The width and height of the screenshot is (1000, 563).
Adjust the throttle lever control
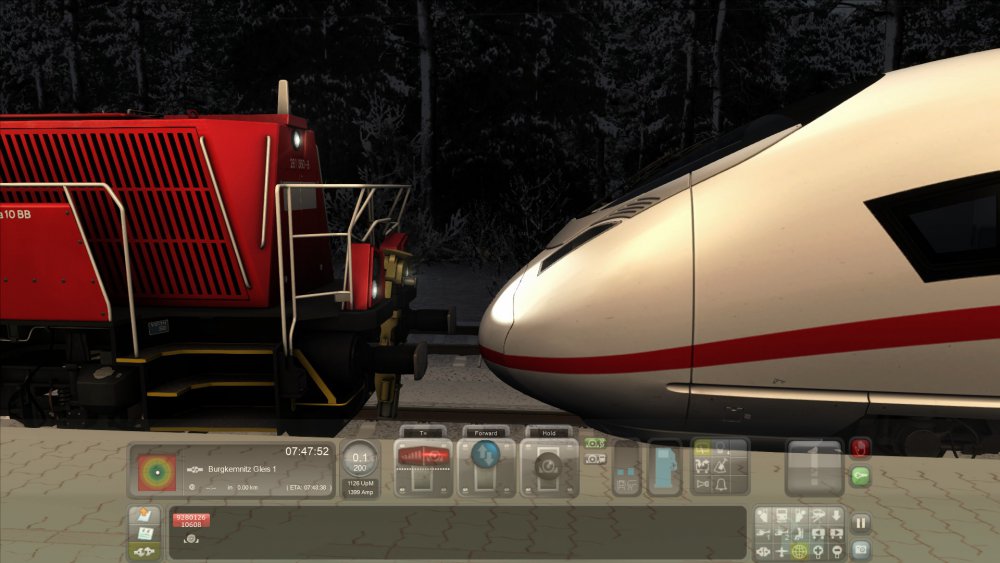pos(423,458)
